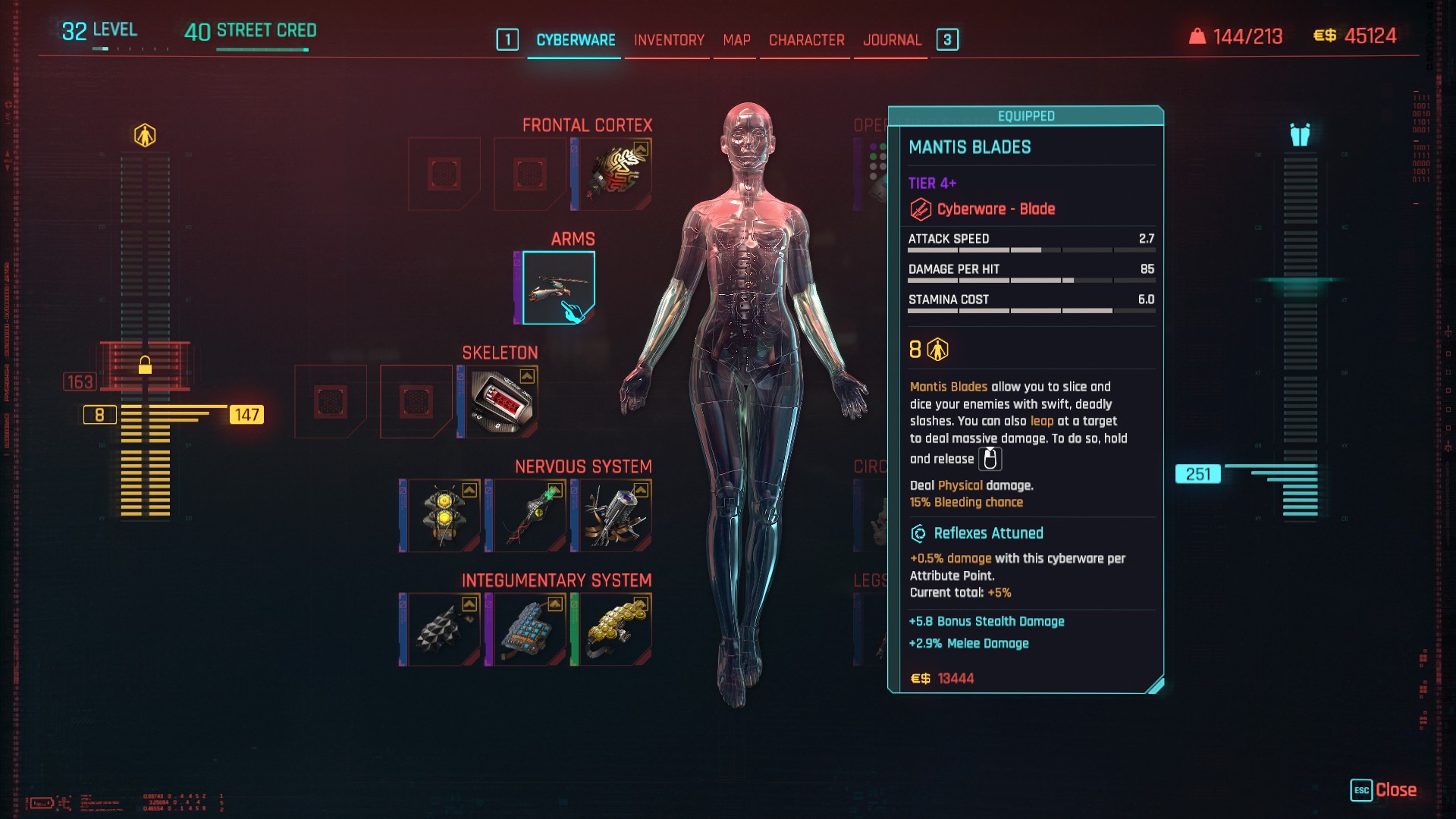Viewport: 1456px width, 819px height.
Task: Choose the equipped Skeleton cyberware slot
Action: coord(501,402)
